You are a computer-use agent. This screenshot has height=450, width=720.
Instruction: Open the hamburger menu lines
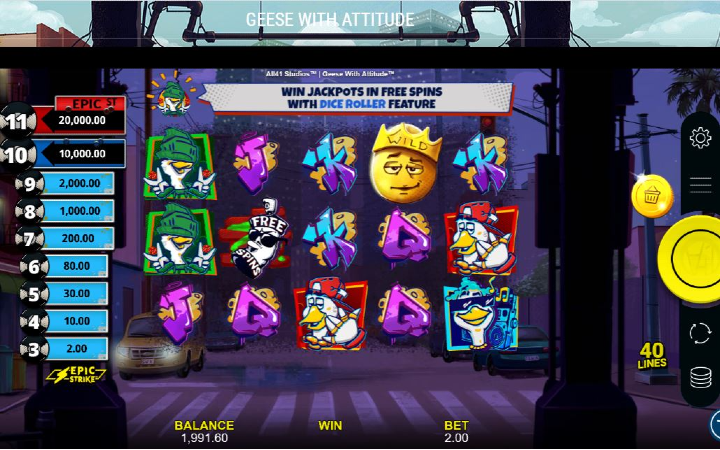tap(701, 184)
